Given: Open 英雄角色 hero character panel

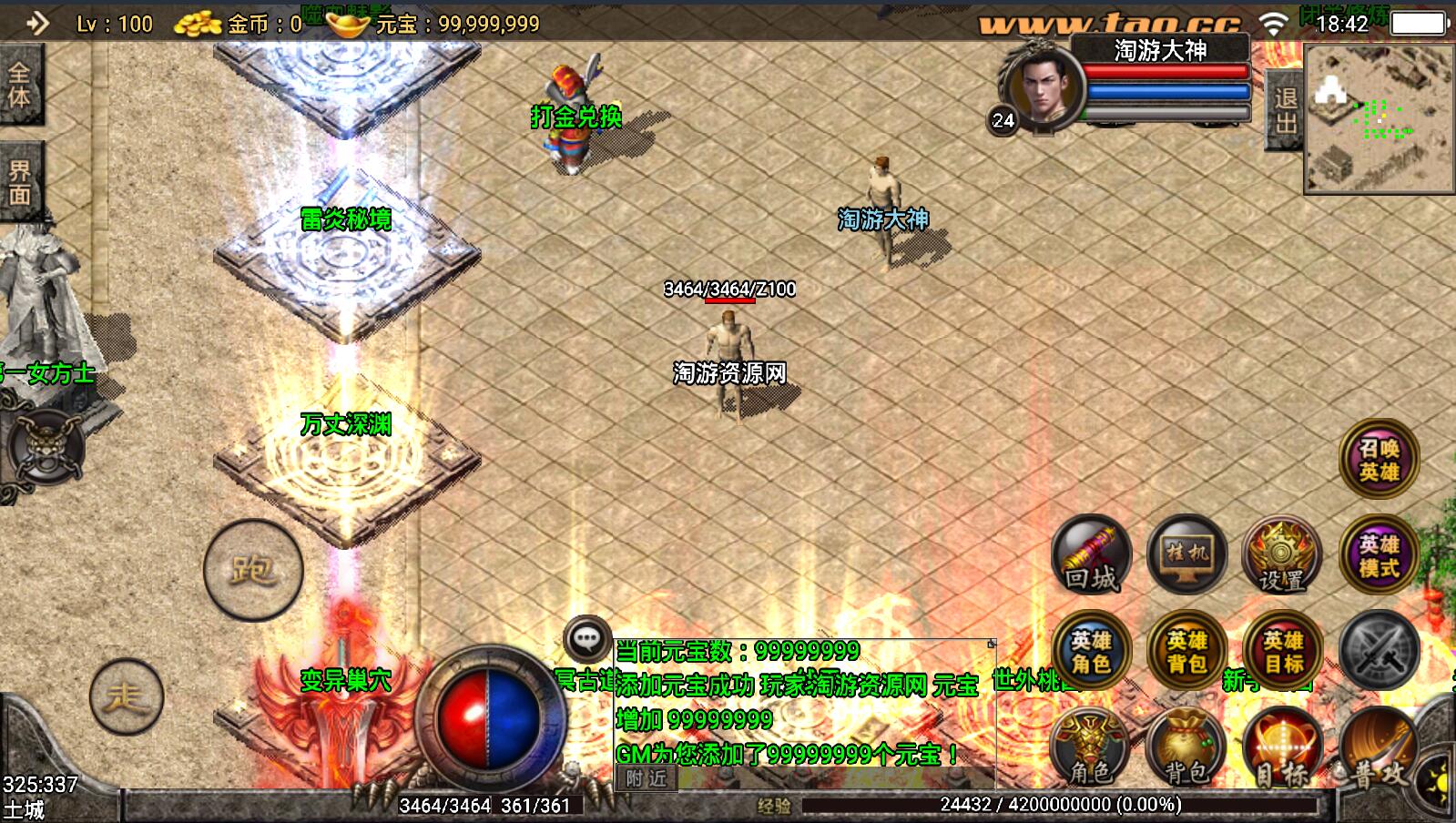Looking at the screenshot, I should [1091, 652].
